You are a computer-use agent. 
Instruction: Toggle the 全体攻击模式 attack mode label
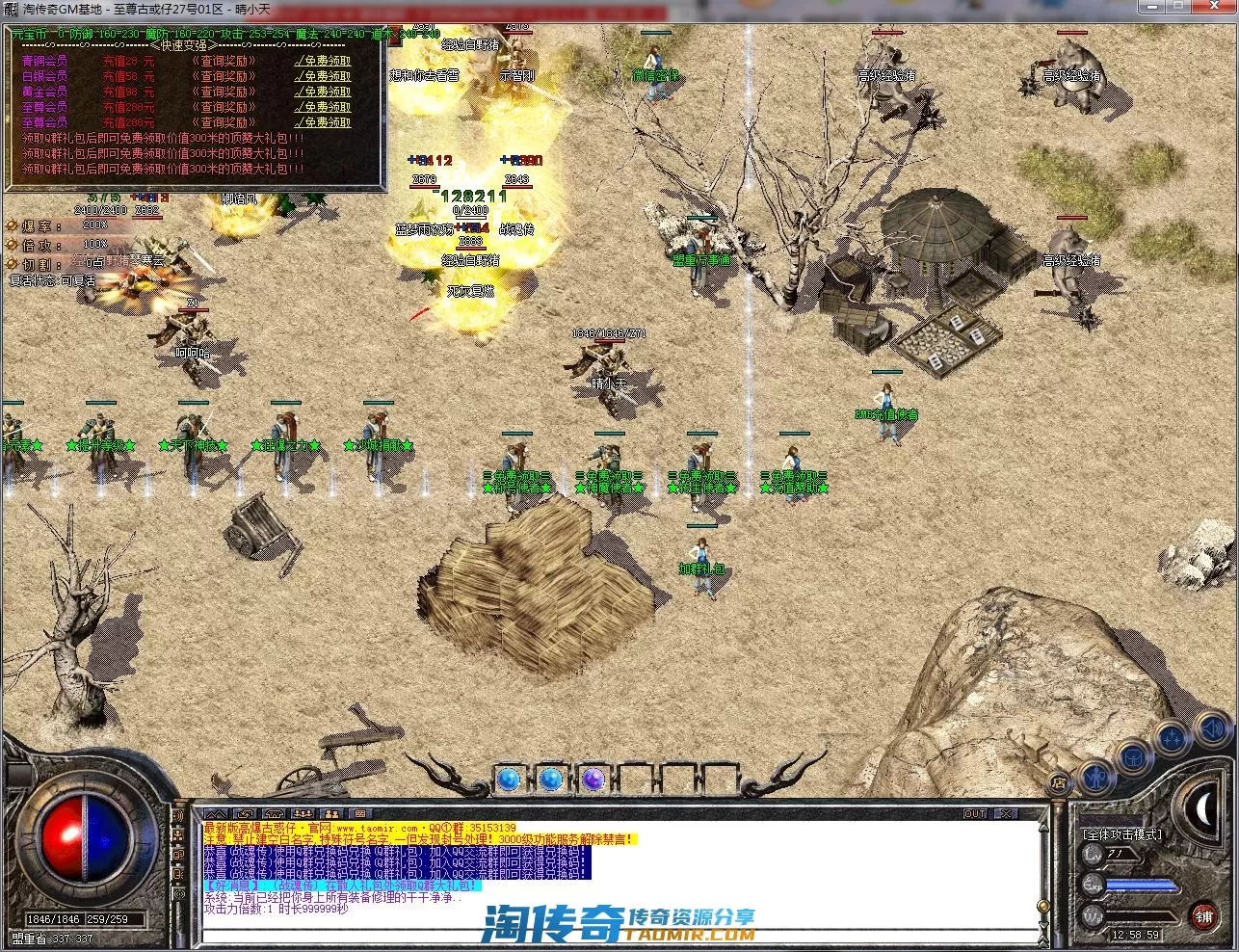(1121, 834)
